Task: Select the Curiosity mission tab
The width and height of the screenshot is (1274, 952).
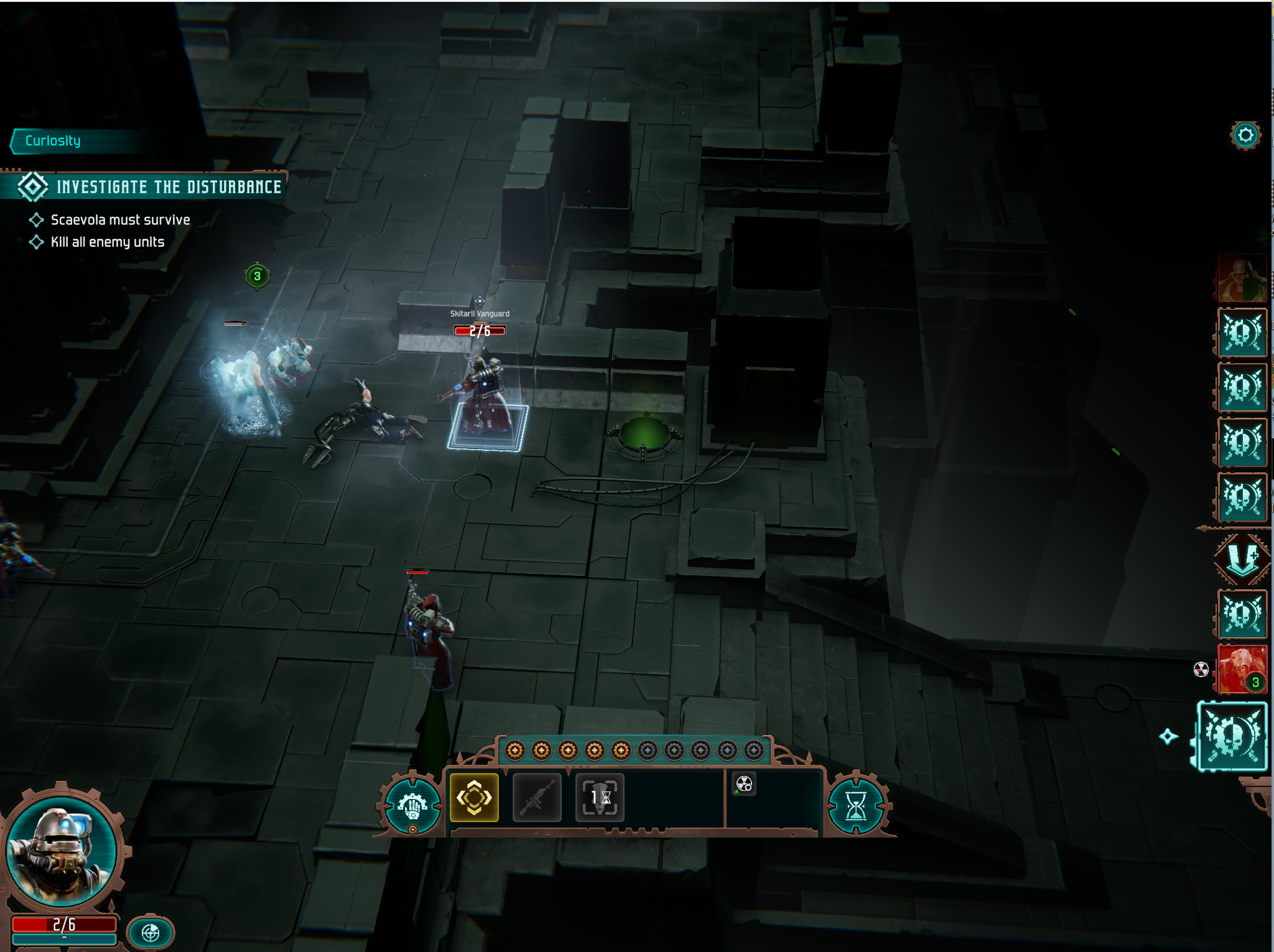Action: (53, 141)
